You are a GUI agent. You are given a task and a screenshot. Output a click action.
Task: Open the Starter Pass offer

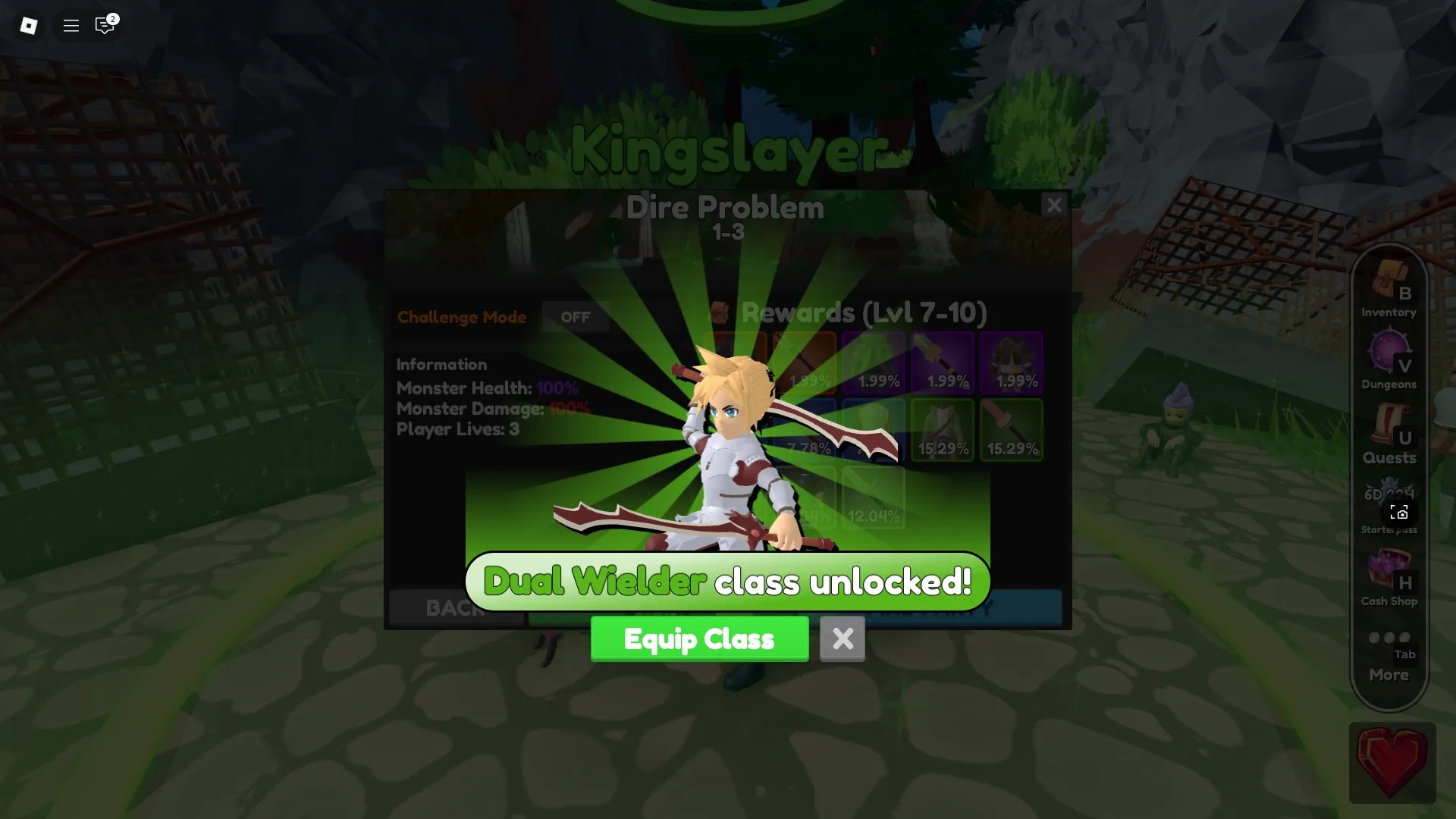(x=1389, y=500)
